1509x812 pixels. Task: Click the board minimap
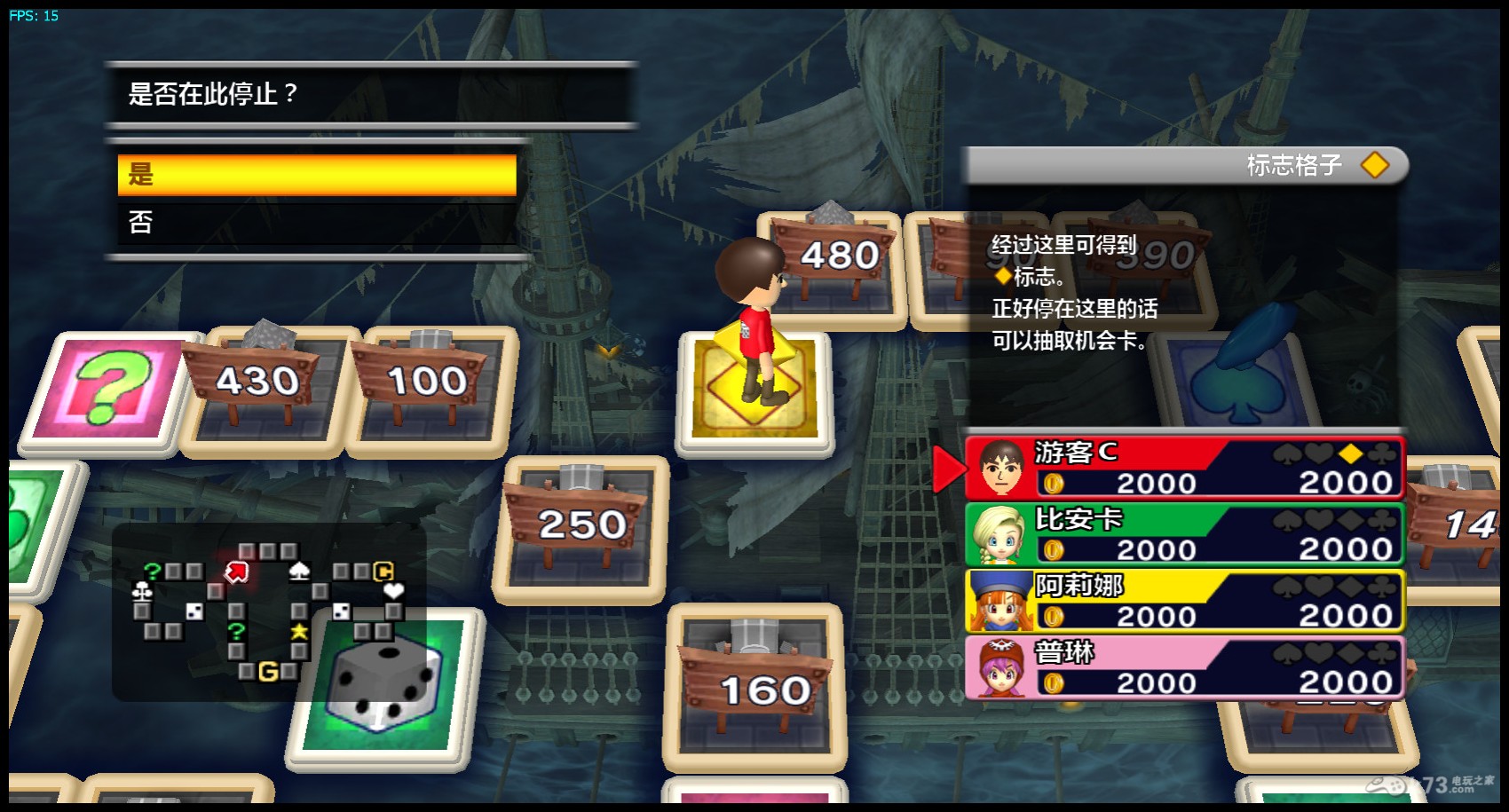tap(269, 611)
